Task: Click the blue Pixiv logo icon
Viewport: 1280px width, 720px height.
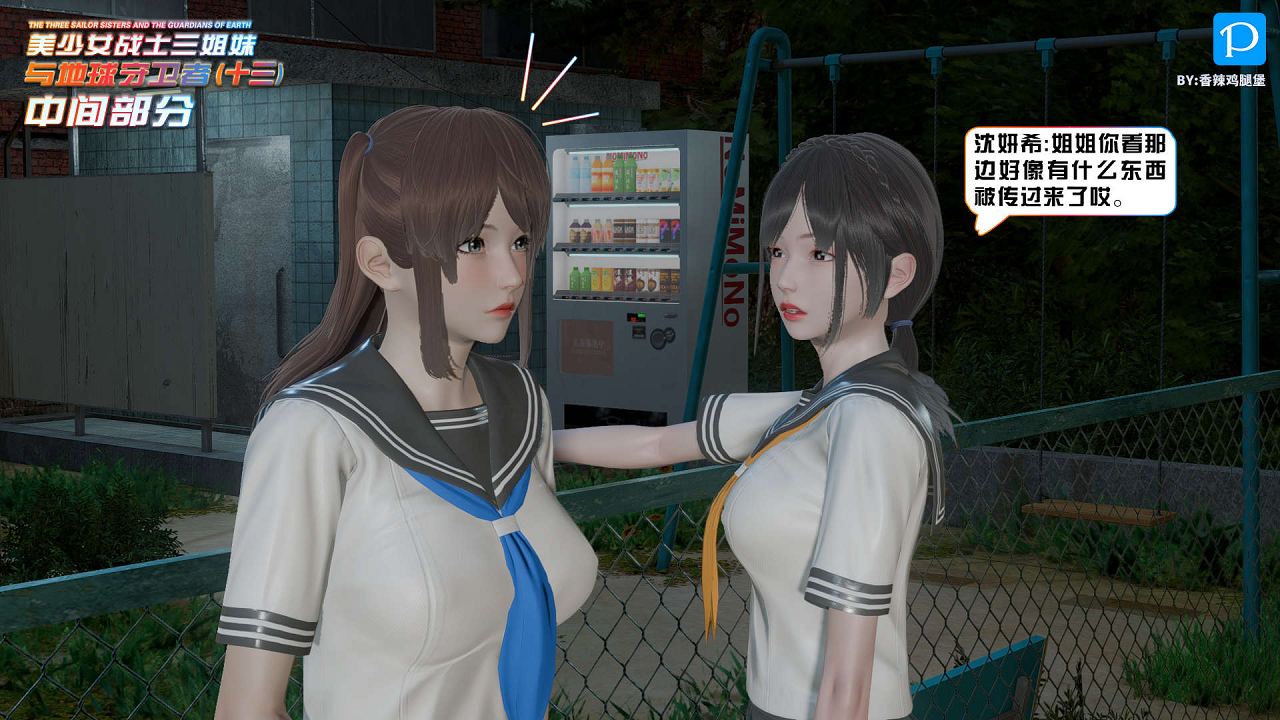Action: (x=1238, y=40)
